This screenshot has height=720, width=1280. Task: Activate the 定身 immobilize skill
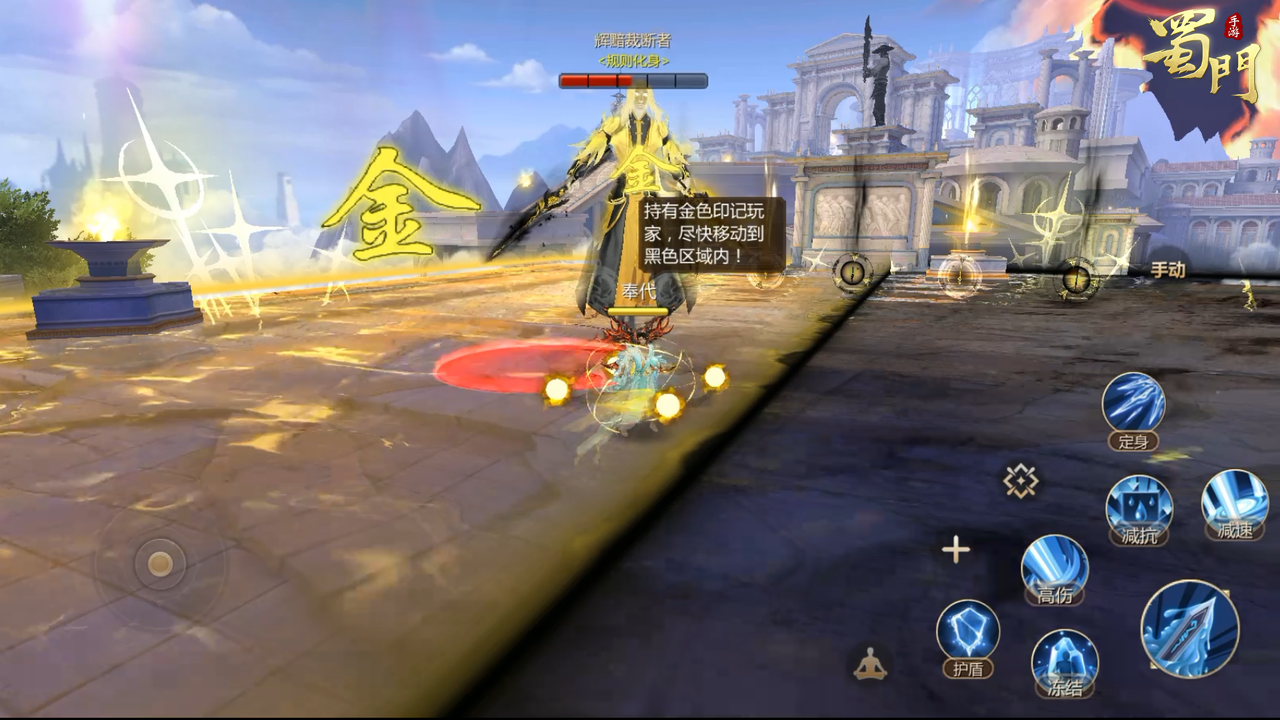1133,403
